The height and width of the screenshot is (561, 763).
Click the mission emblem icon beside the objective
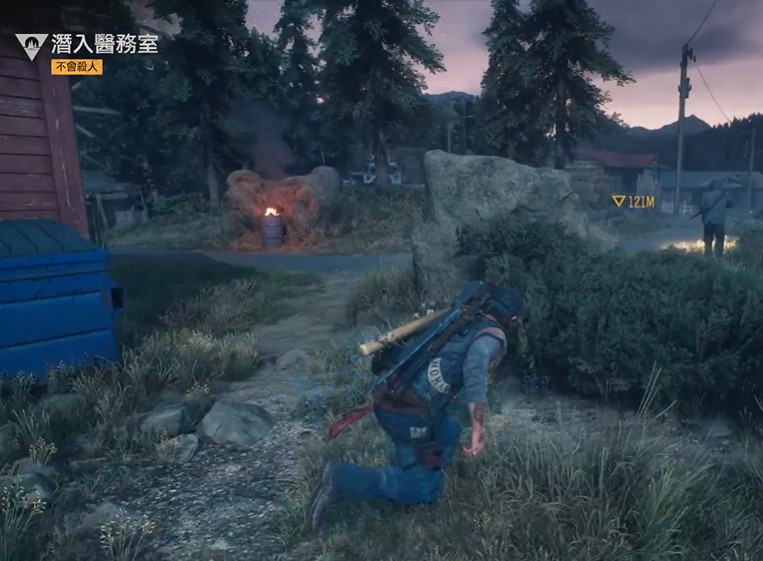click(x=30, y=46)
